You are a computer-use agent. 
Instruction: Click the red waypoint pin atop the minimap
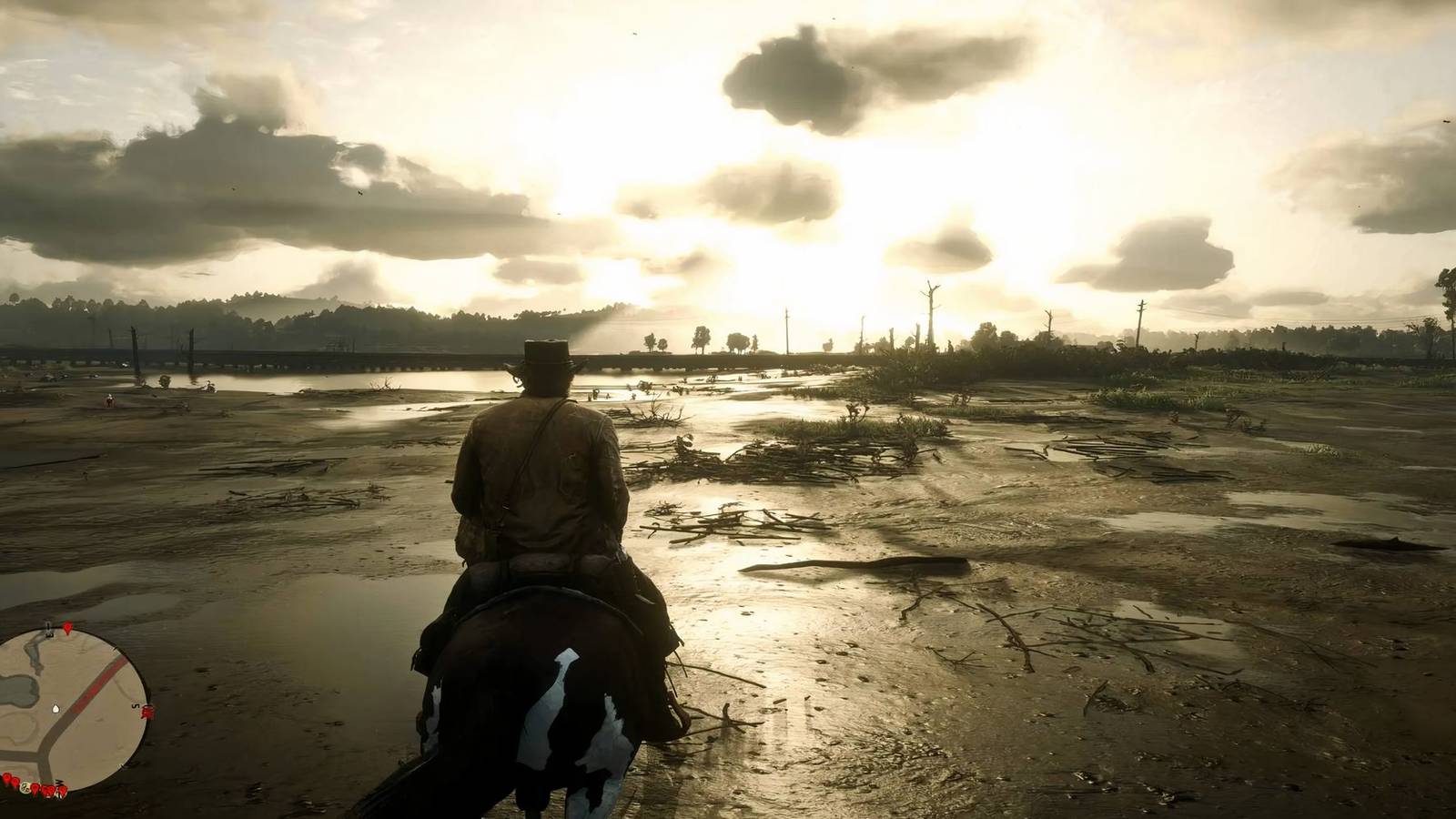click(67, 630)
